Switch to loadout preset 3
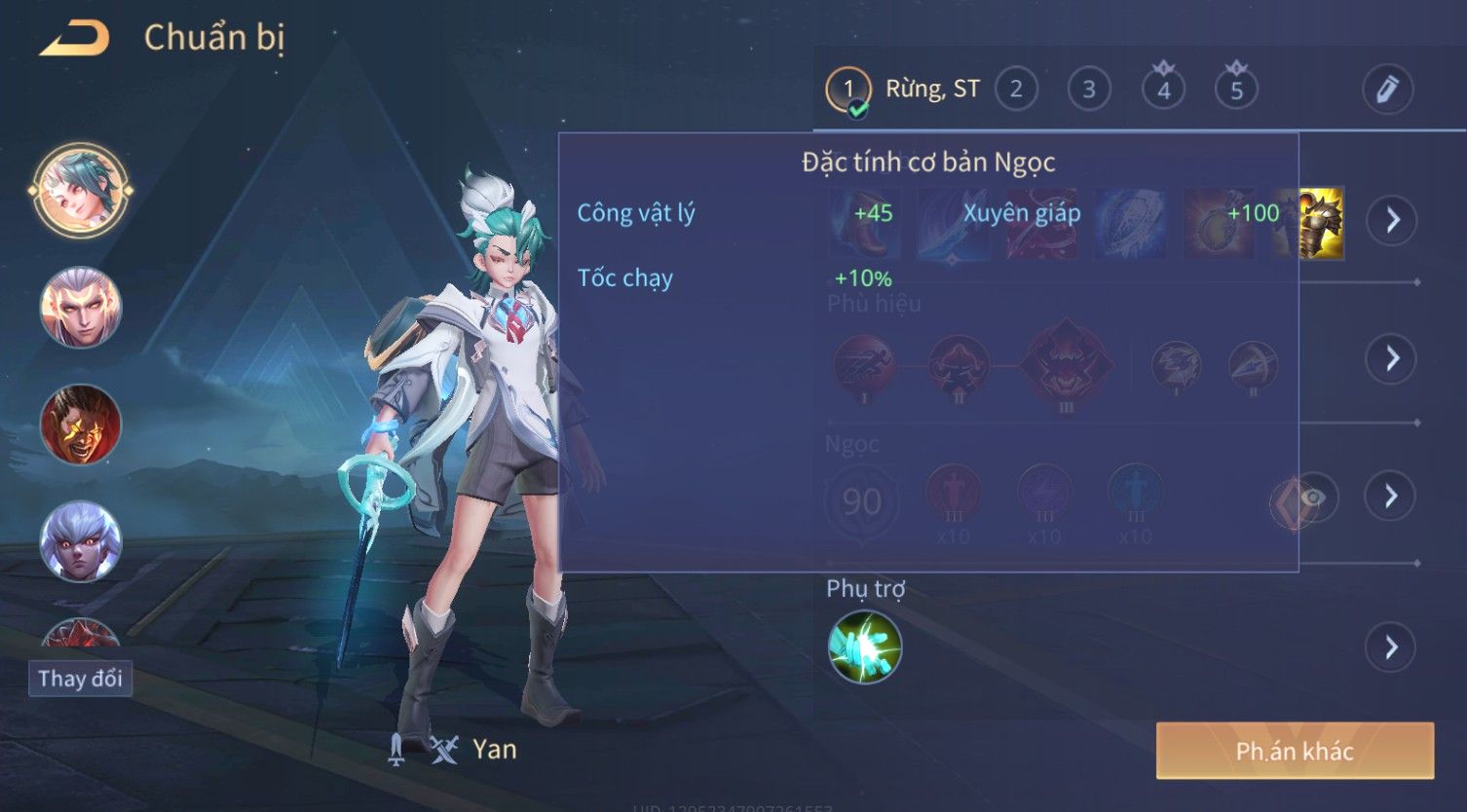The width and height of the screenshot is (1467, 812). tap(1089, 90)
